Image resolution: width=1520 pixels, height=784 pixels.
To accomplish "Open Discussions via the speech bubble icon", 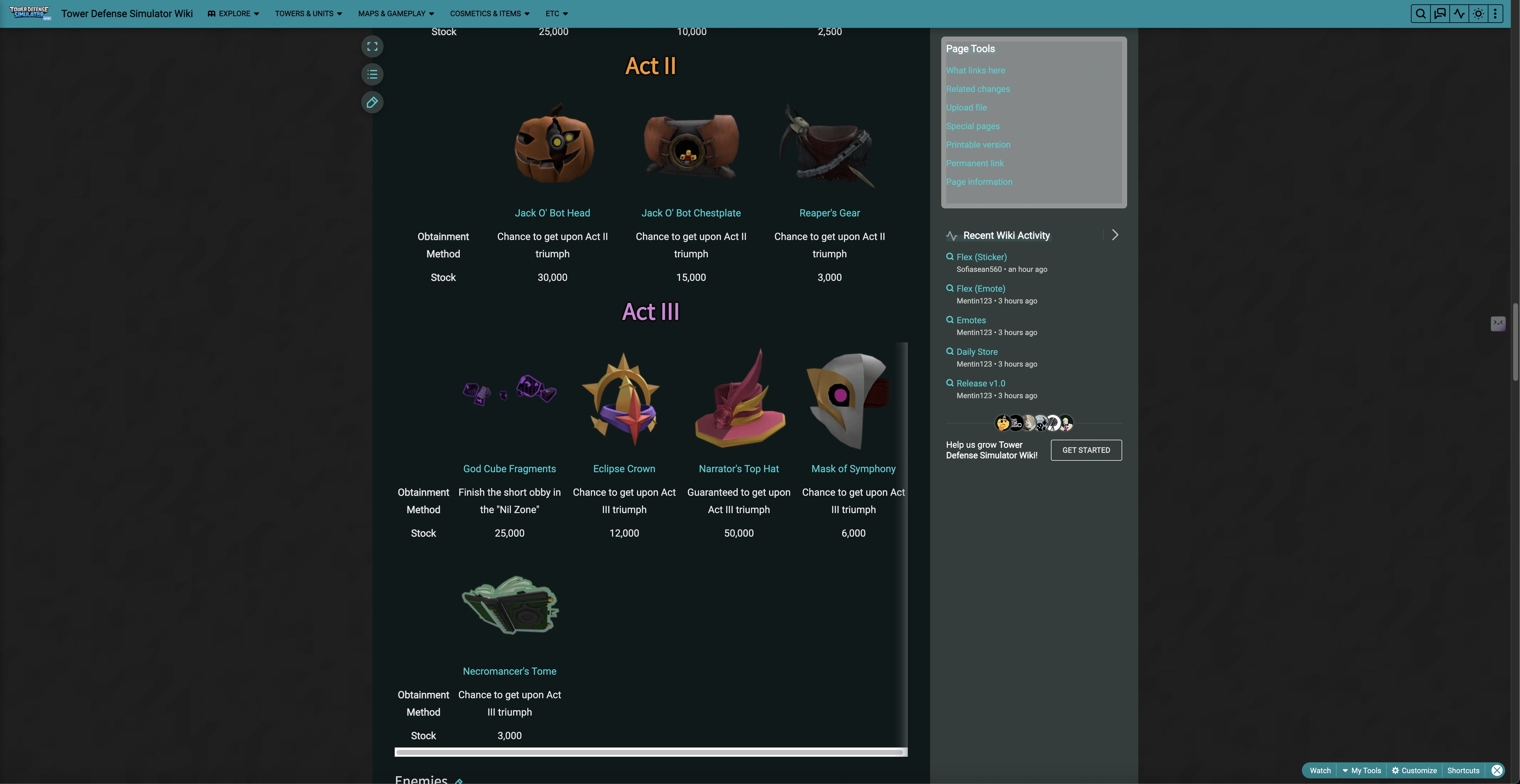I will pyautogui.click(x=1440, y=13).
